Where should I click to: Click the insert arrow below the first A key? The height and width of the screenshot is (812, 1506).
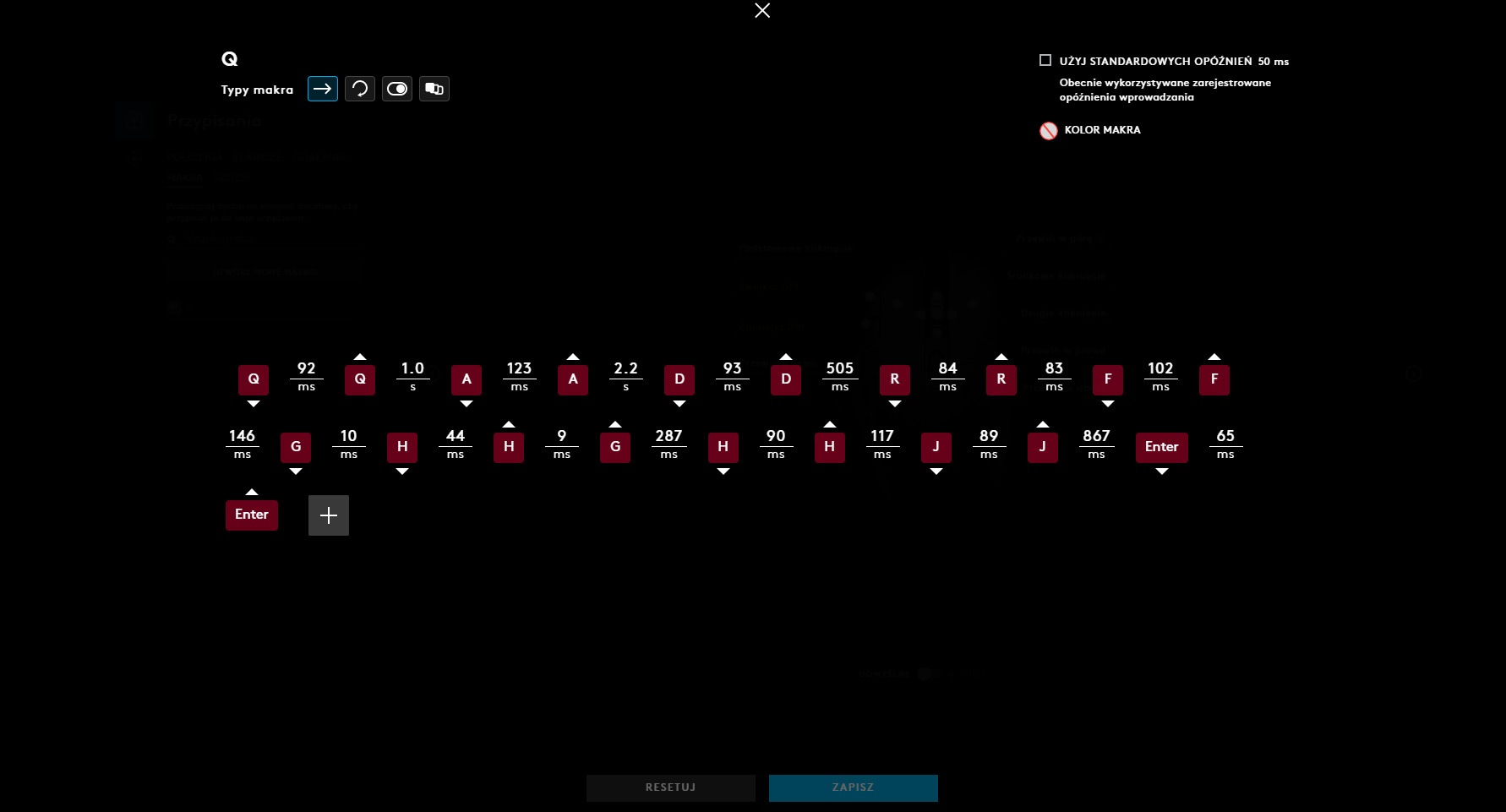tap(466, 405)
